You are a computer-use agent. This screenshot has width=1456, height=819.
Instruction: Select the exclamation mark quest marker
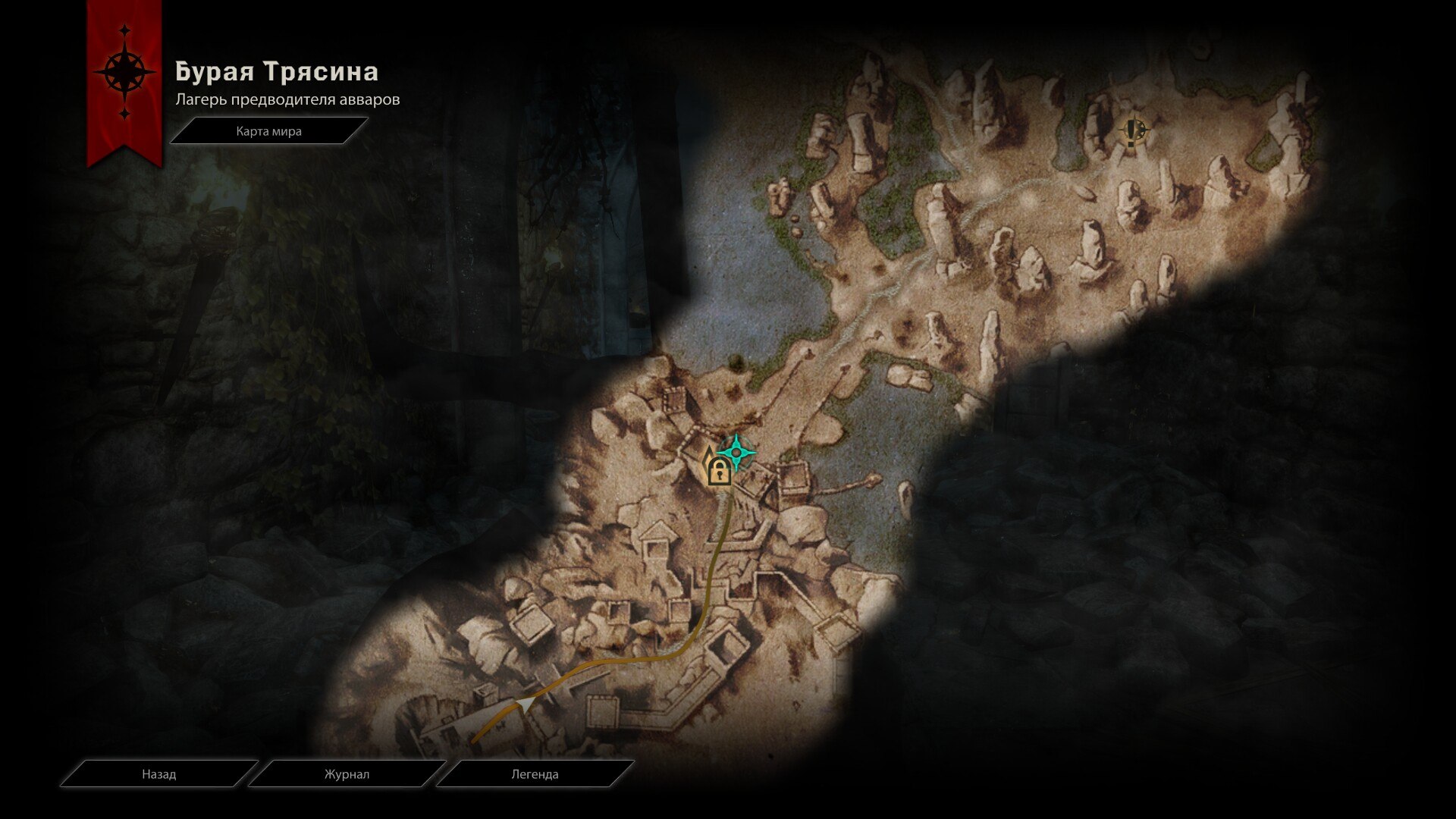tap(1132, 132)
